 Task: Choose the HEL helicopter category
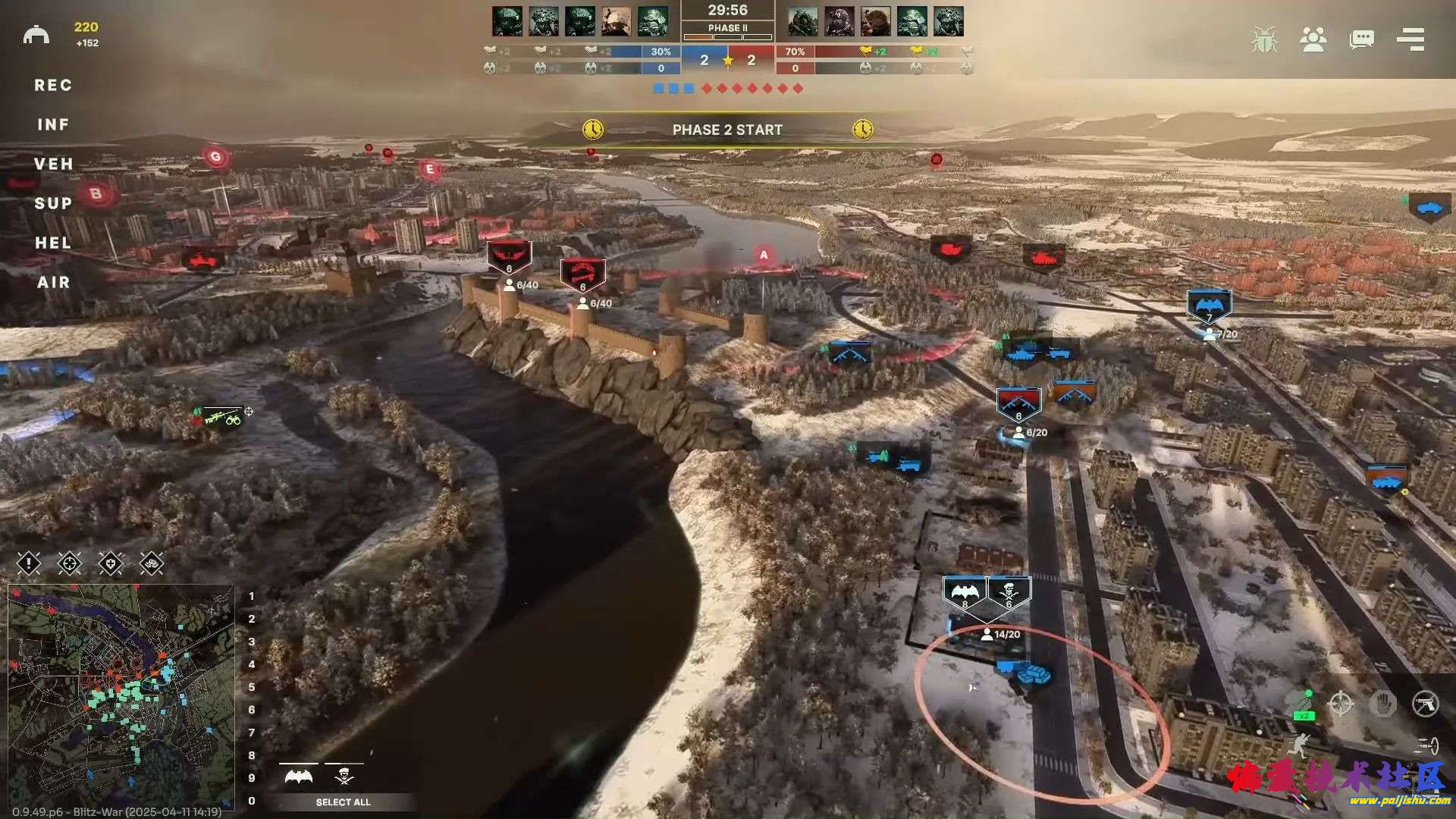pyautogui.click(x=53, y=243)
